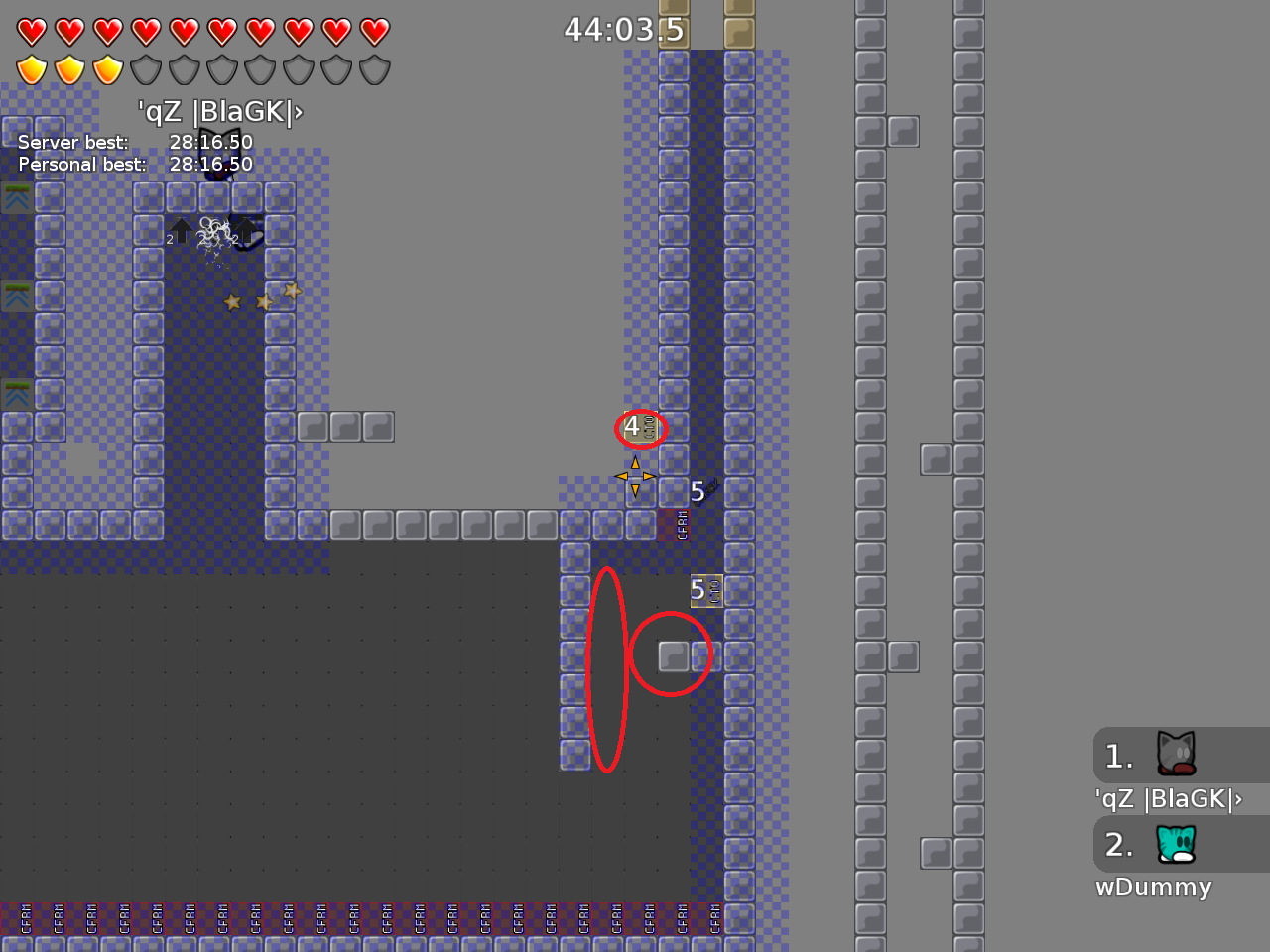Click the yellow directional arrows tile

pyautogui.click(x=633, y=477)
